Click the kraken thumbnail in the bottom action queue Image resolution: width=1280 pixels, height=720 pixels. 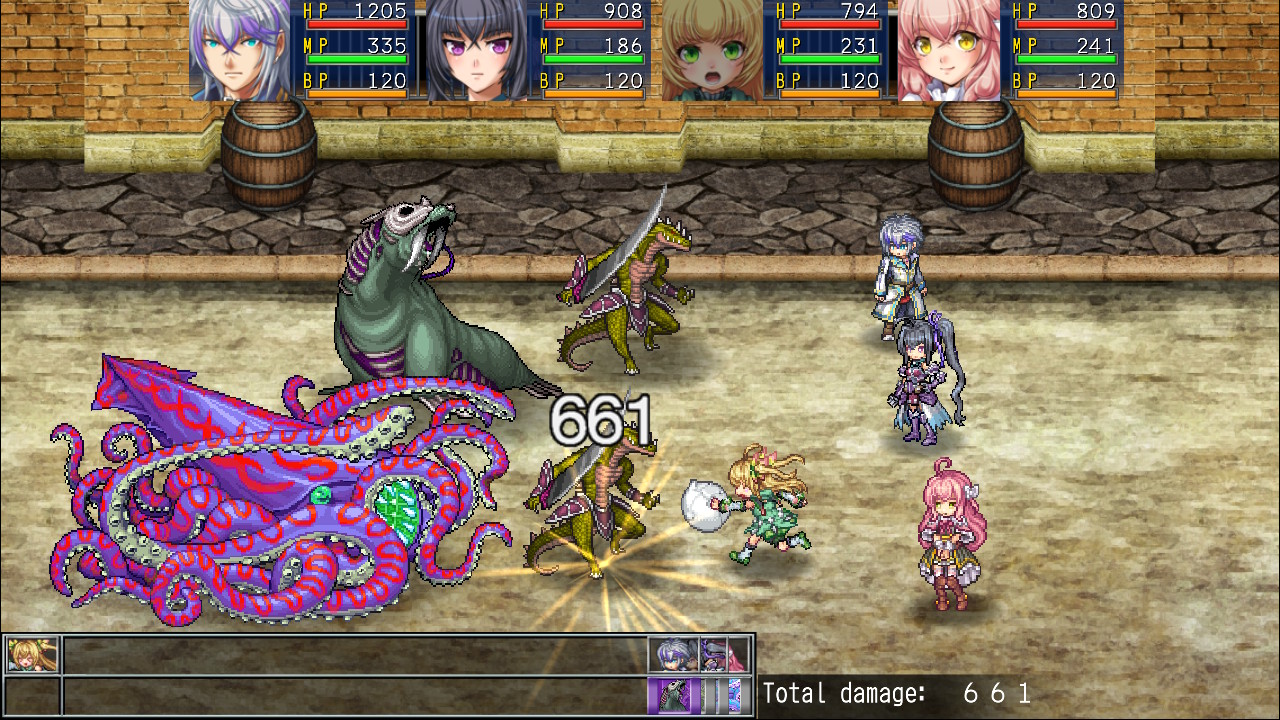734,693
